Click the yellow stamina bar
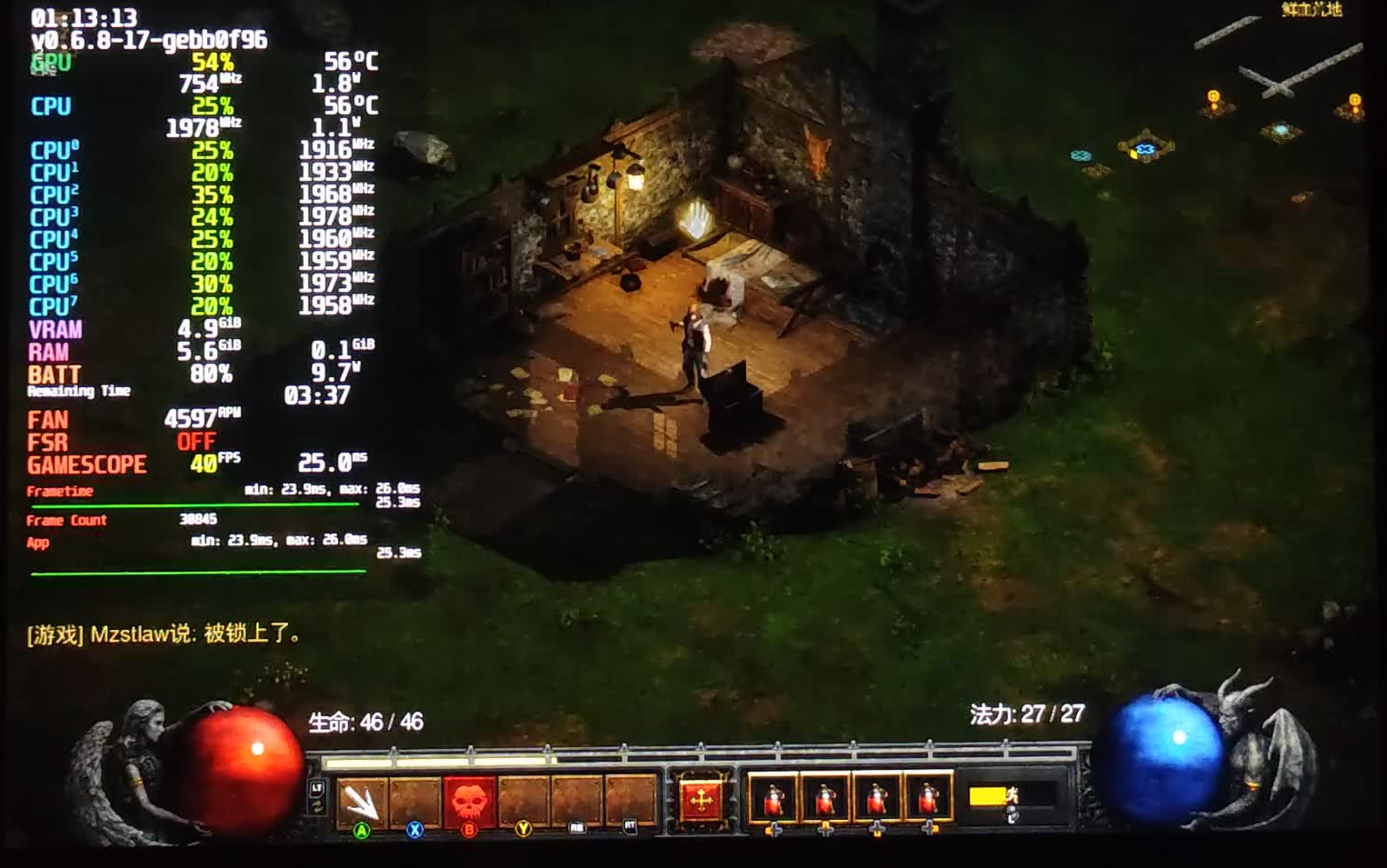The height and width of the screenshot is (868, 1387). [x=988, y=795]
